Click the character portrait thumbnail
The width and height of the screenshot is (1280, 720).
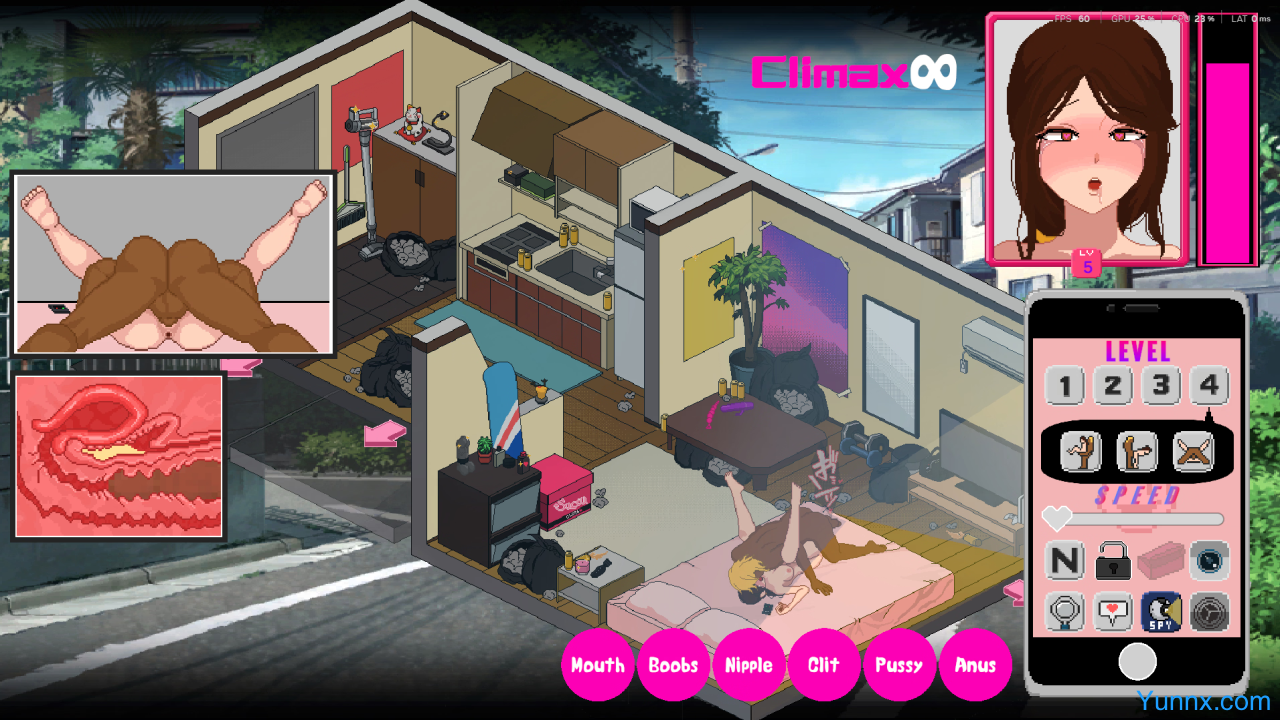(1086, 138)
